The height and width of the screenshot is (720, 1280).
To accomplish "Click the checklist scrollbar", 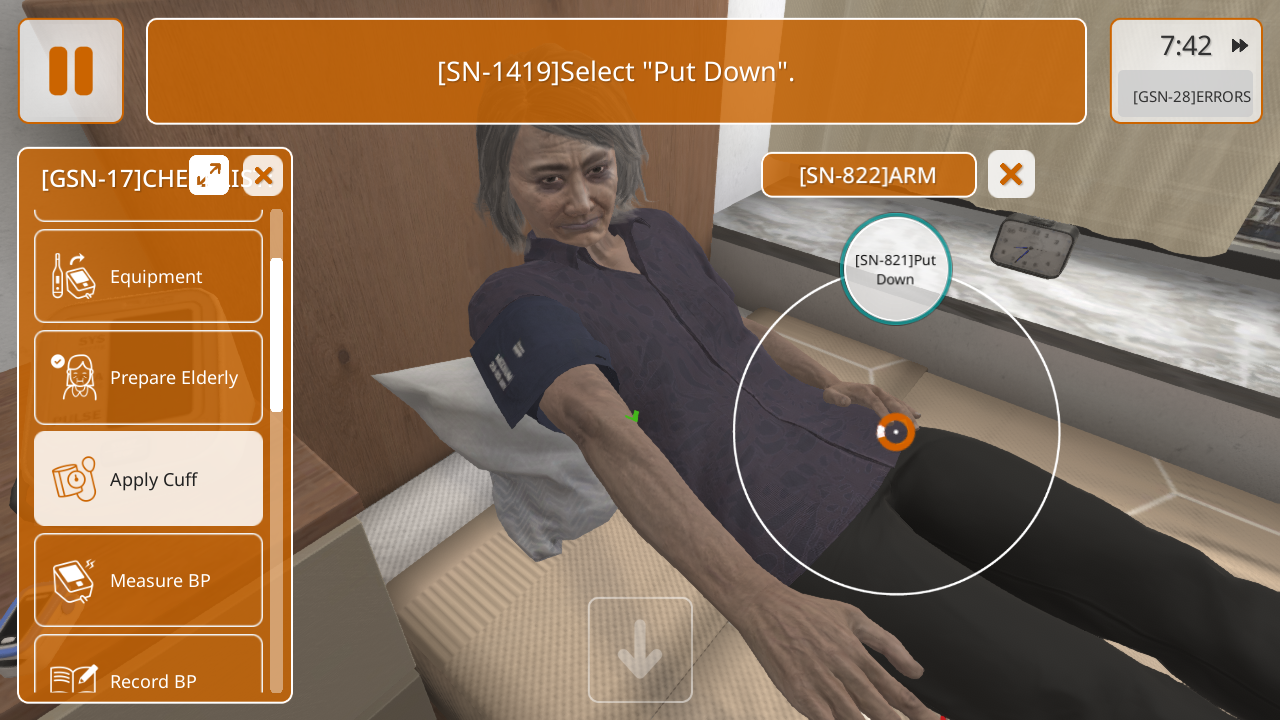I will [x=276, y=335].
